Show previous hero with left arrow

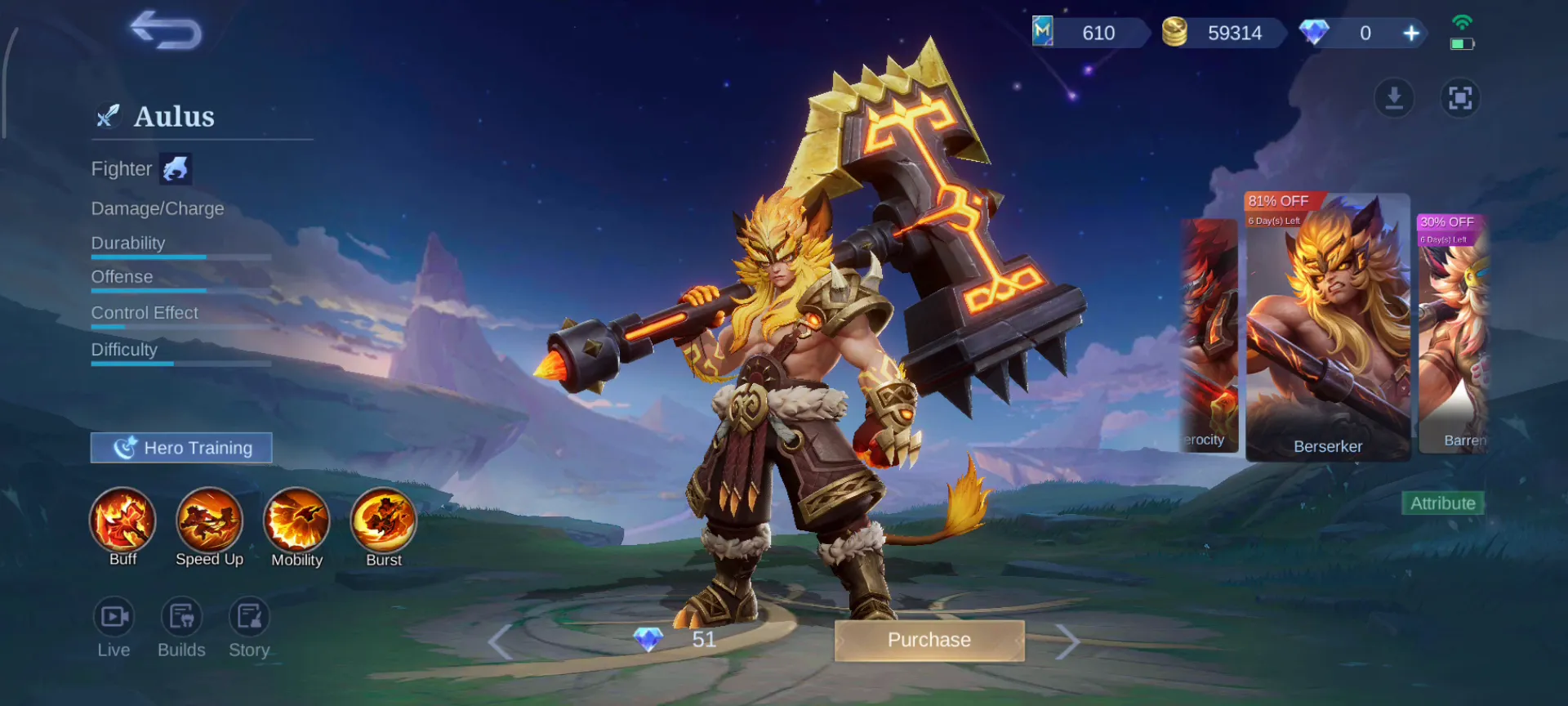[500, 641]
